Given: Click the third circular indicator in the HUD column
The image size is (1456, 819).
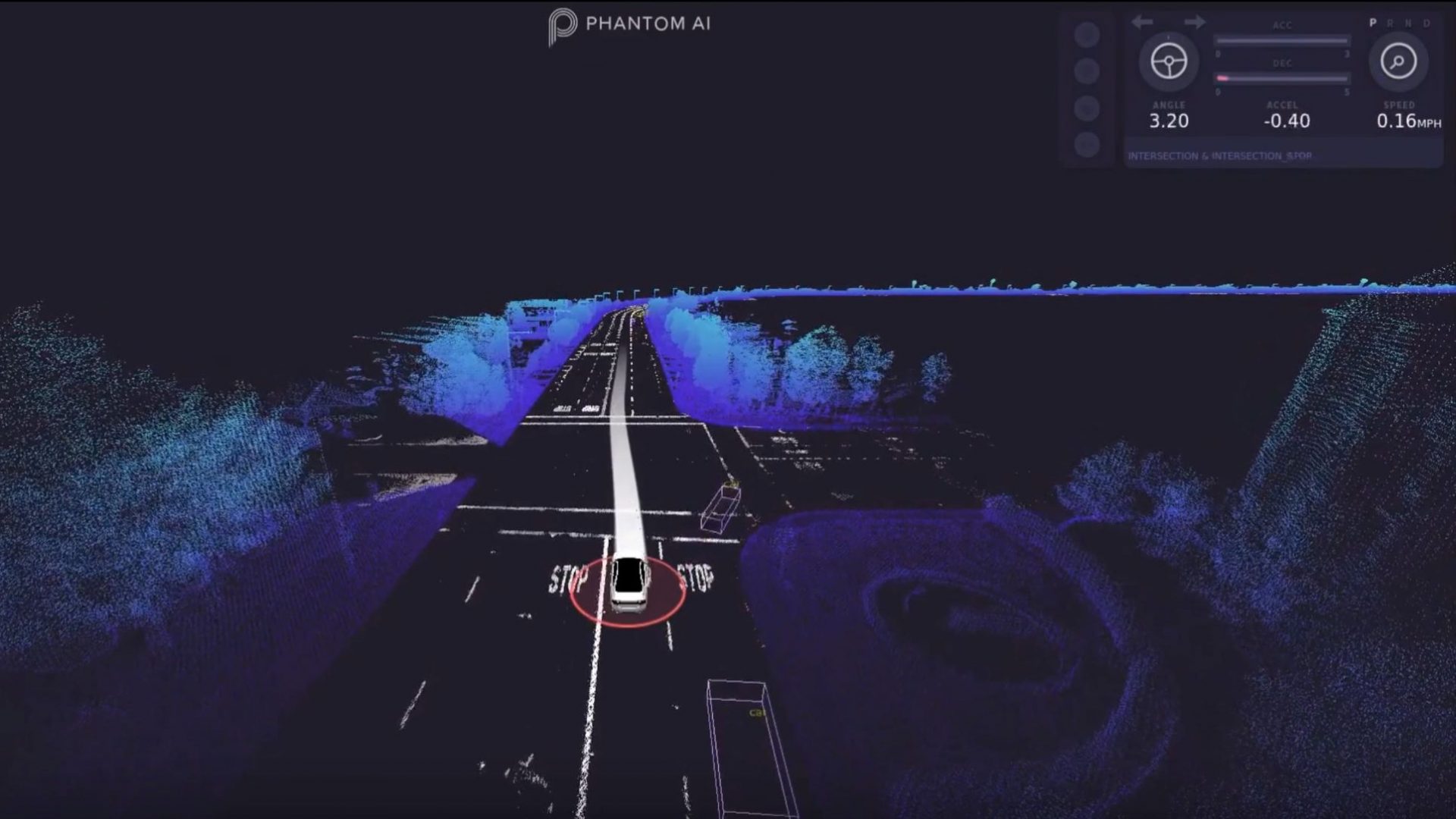Looking at the screenshot, I should pyautogui.click(x=1087, y=107).
